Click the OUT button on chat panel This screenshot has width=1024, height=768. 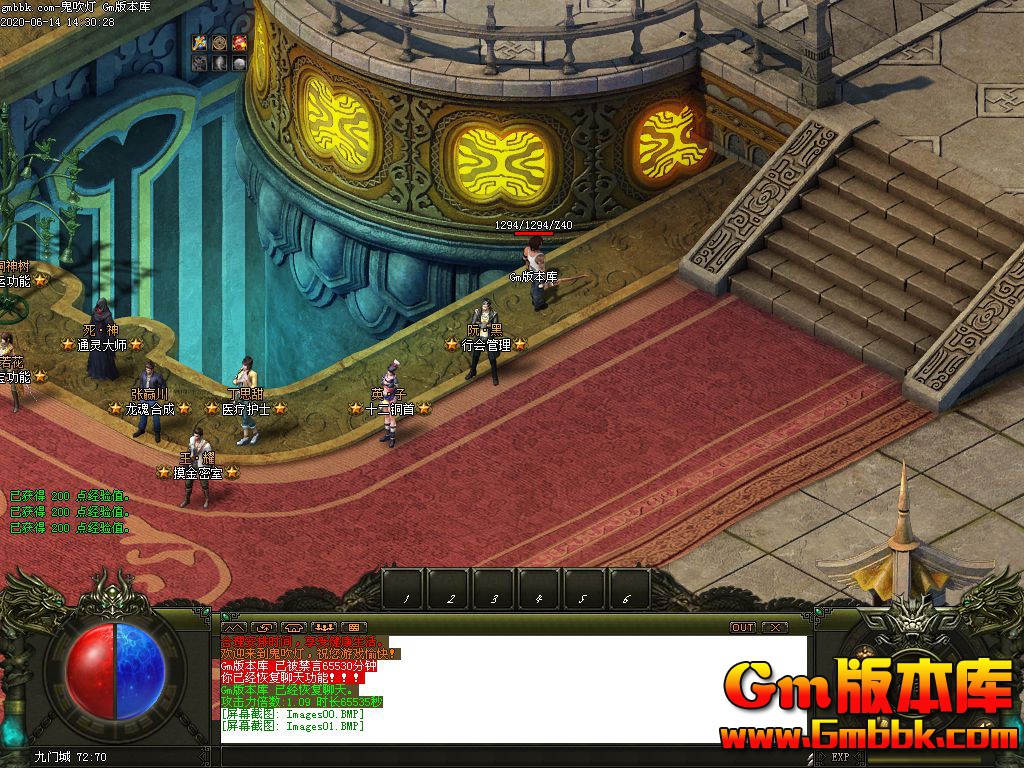[743, 627]
